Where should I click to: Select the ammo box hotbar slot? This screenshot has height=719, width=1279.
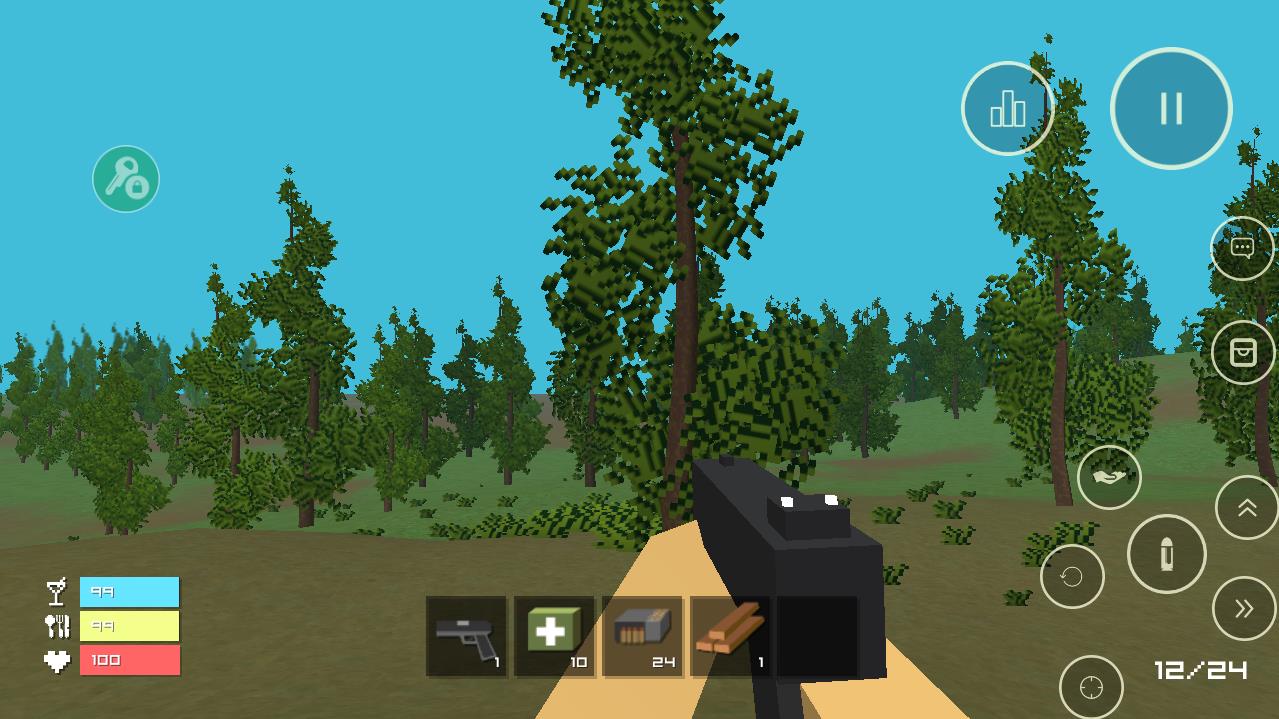coord(642,637)
